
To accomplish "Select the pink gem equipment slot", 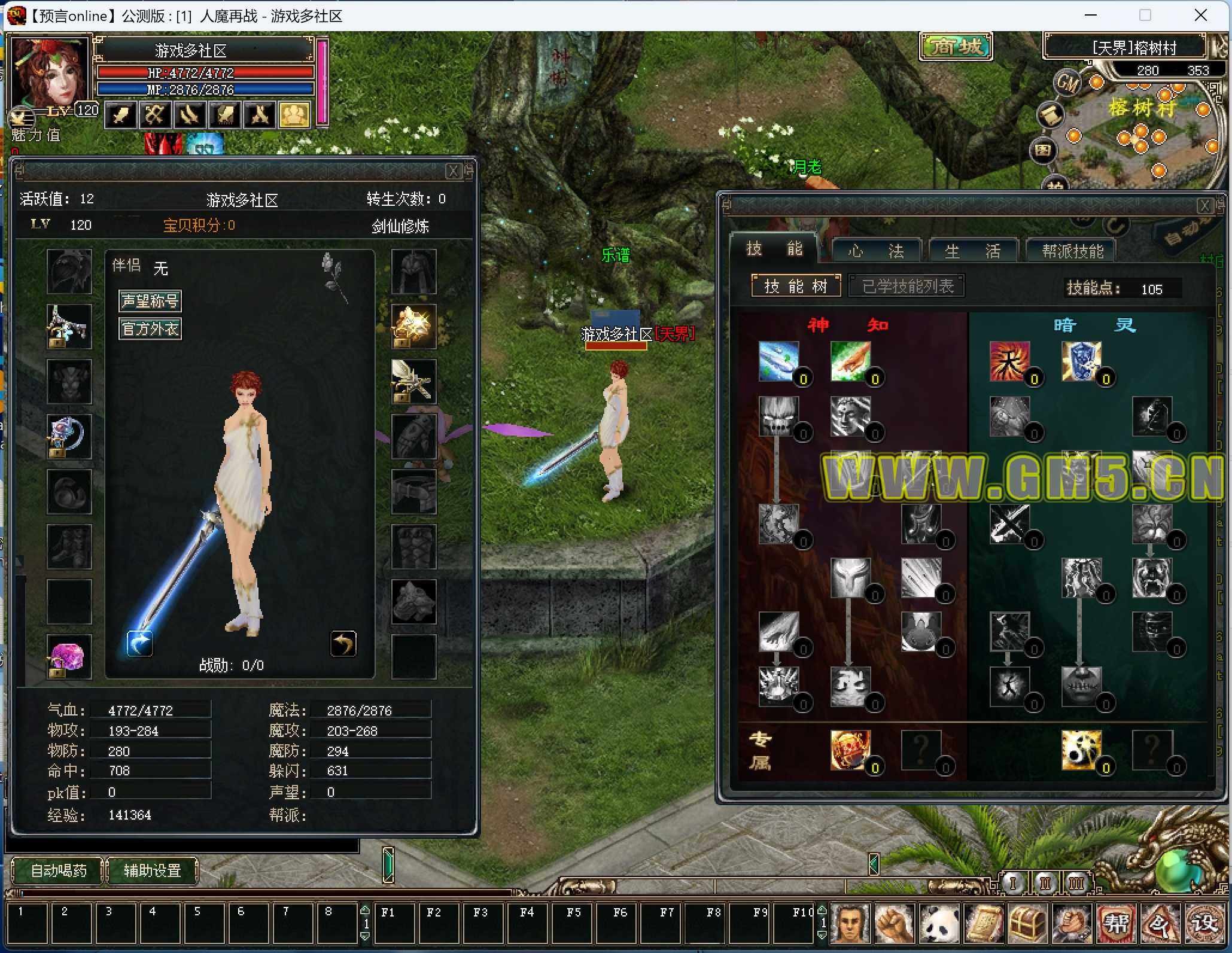I will pos(69,656).
